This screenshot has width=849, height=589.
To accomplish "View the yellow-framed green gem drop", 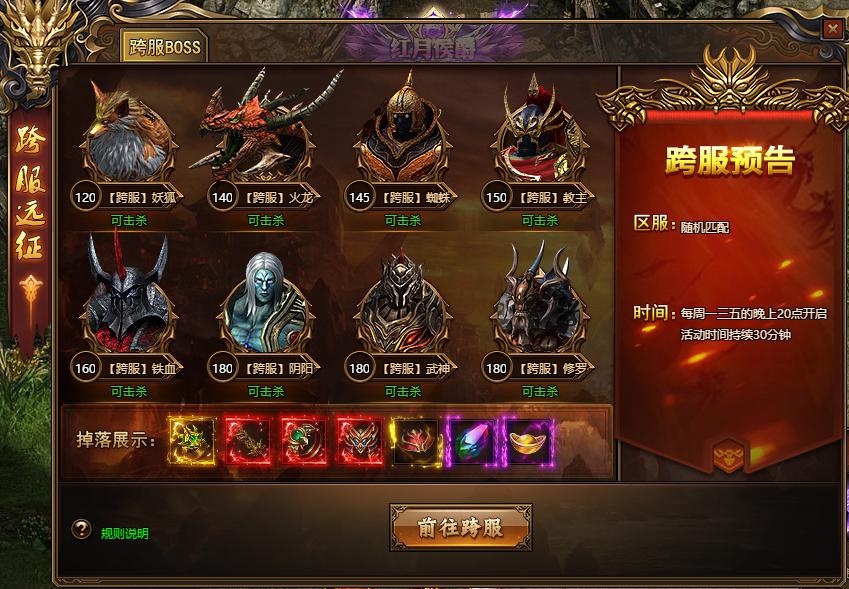I will pyautogui.click(x=190, y=439).
